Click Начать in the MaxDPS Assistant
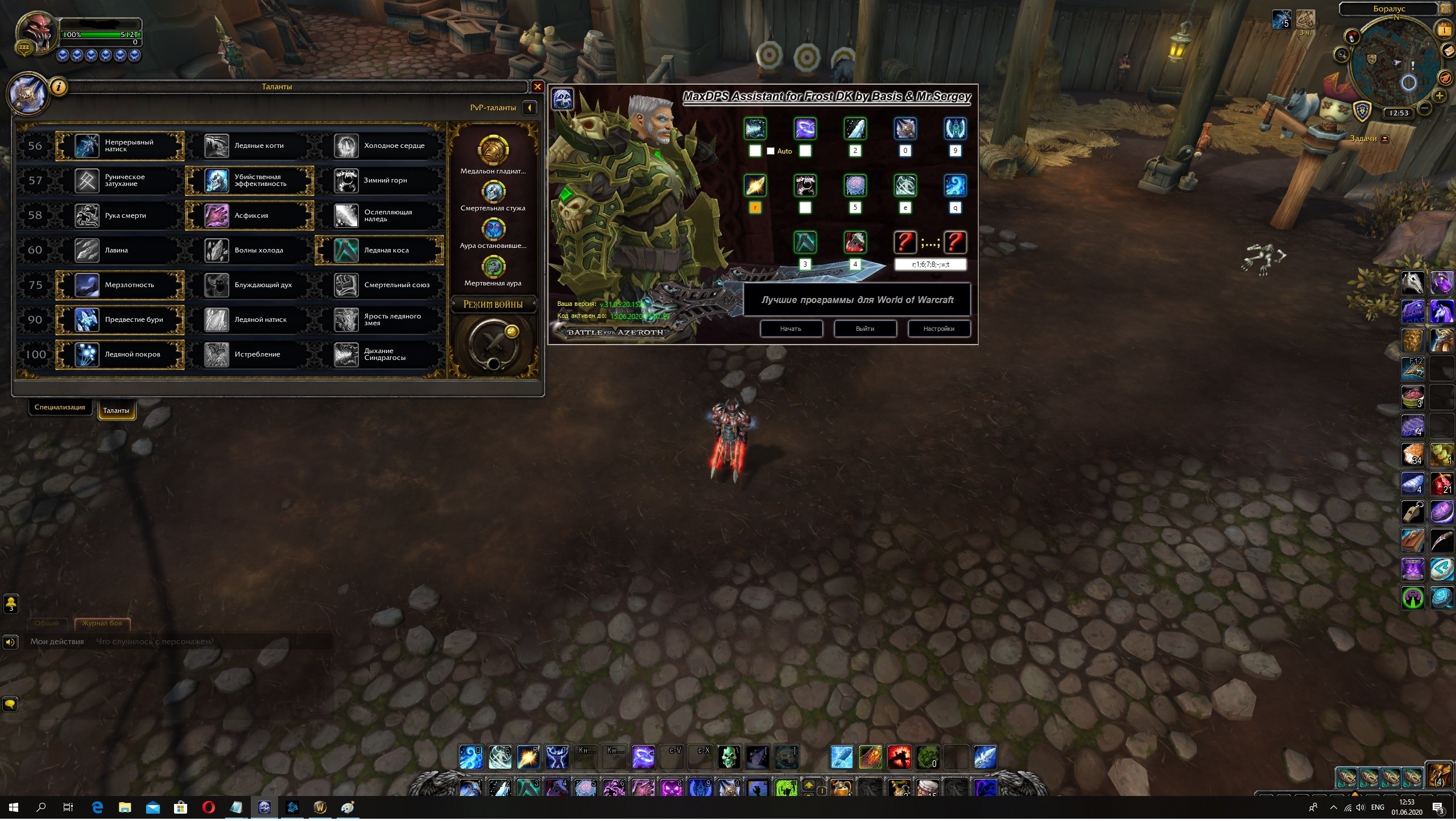The height and width of the screenshot is (821, 1456). pos(791,329)
